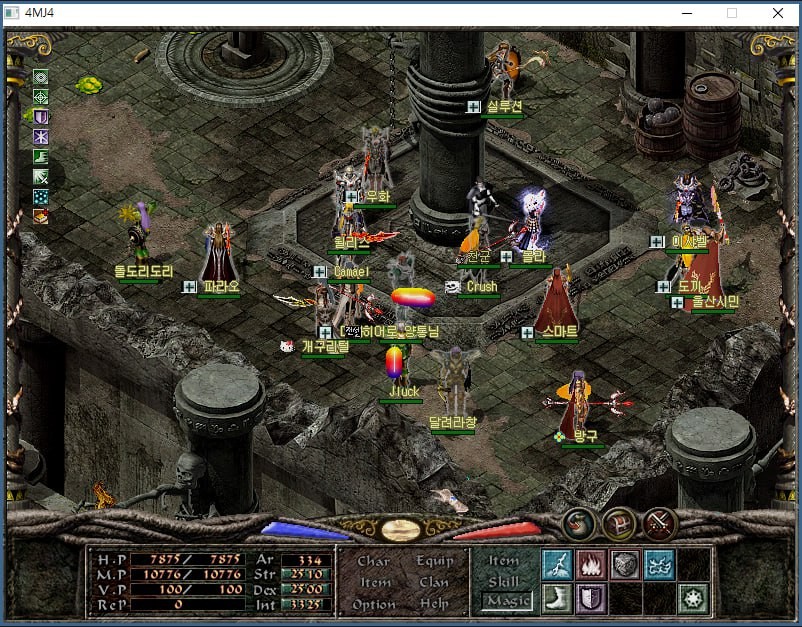Screen dimensions: 802x627
Task: Close the 4MJ4 game window
Action: pyautogui.click(x=778, y=13)
